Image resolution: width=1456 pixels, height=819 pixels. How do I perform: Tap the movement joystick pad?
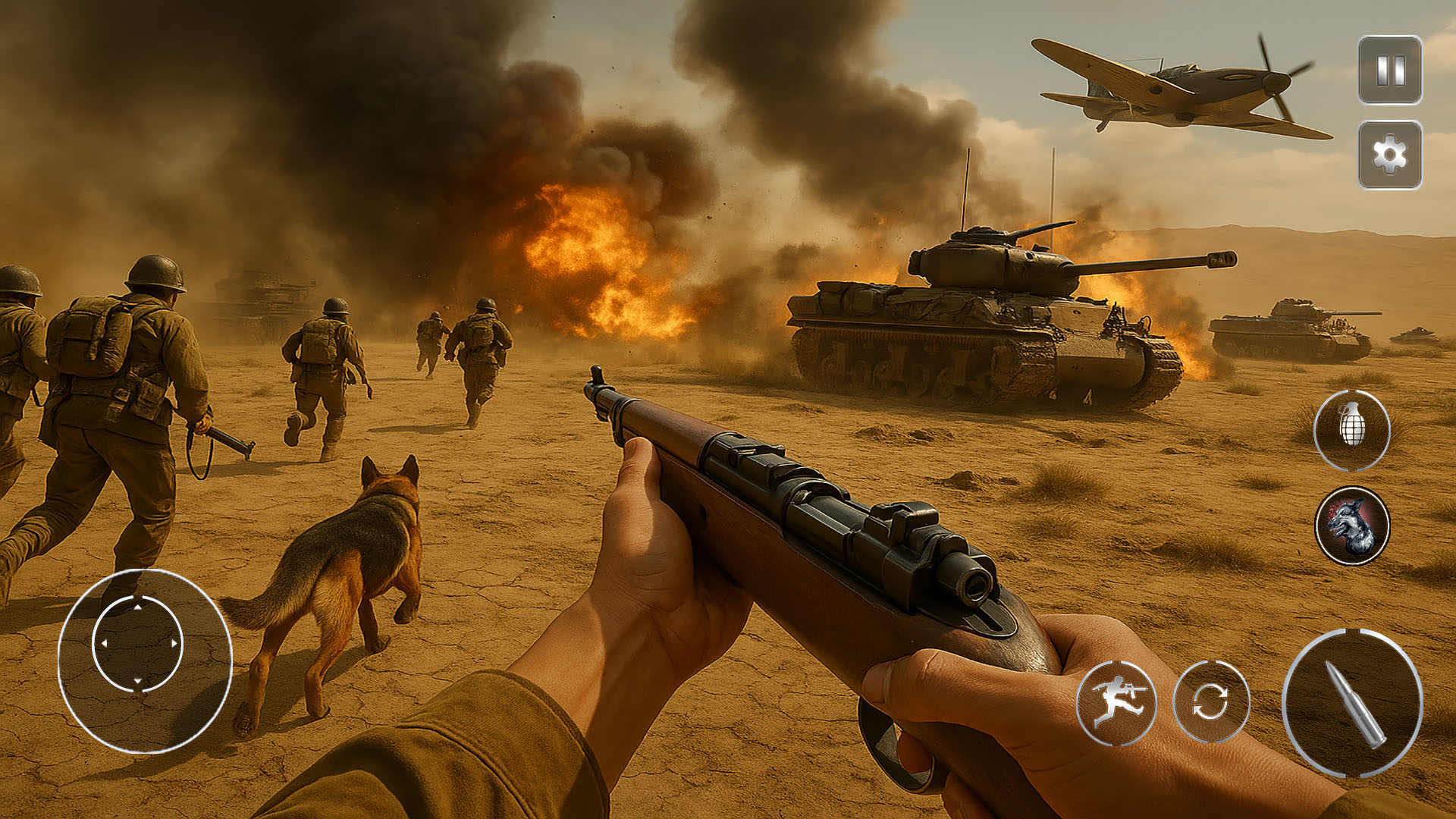(x=137, y=644)
